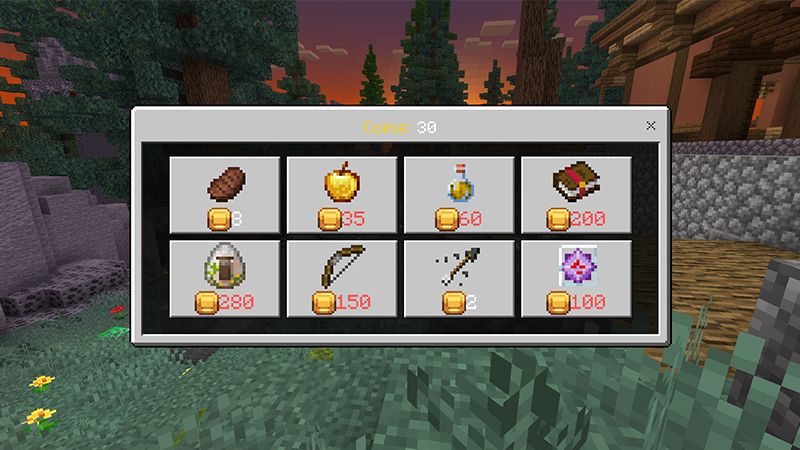Buy the enchanted book for 200 coins

point(576,194)
